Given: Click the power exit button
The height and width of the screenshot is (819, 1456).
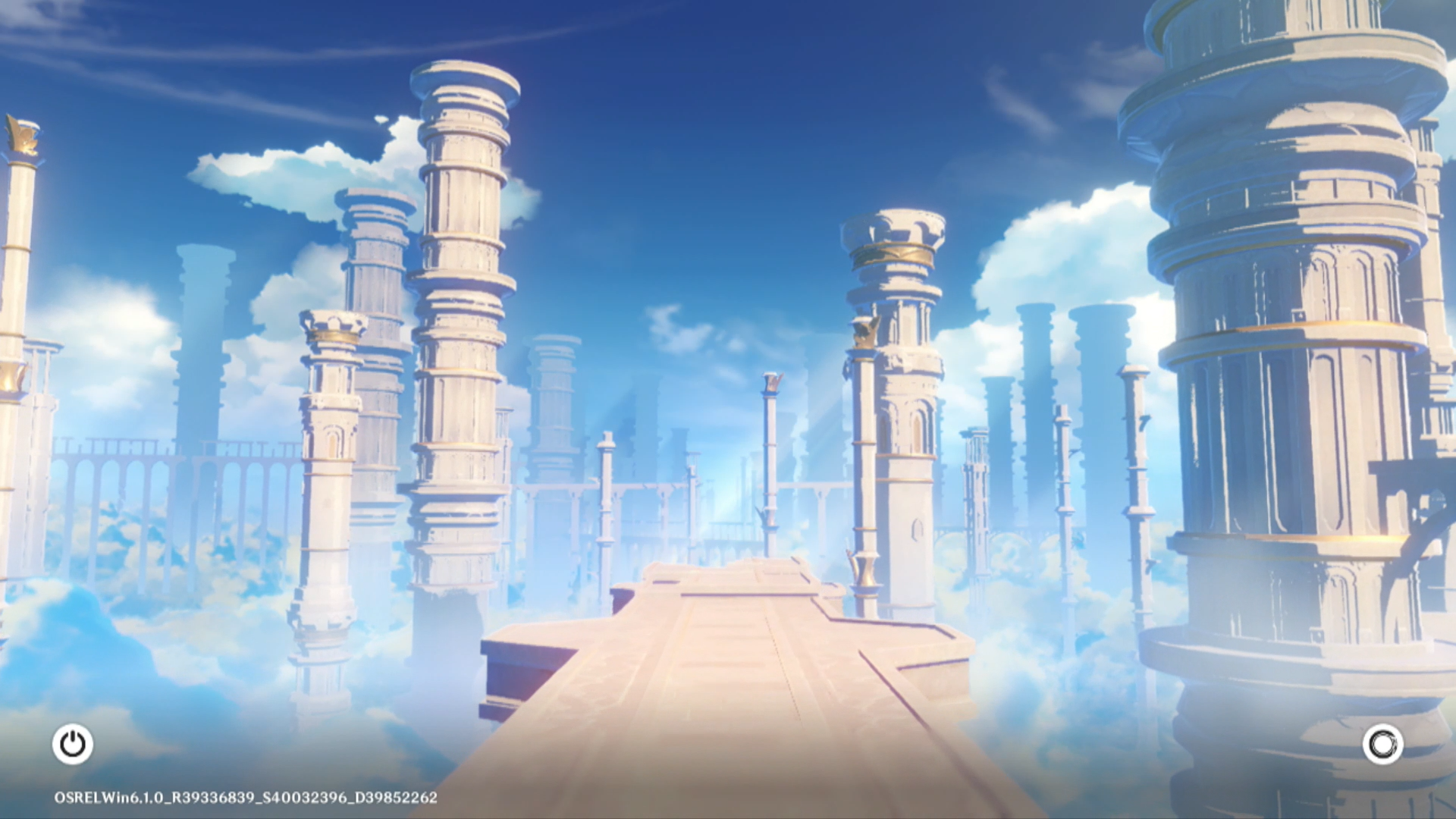Looking at the screenshot, I should click(x=73, y=744).
